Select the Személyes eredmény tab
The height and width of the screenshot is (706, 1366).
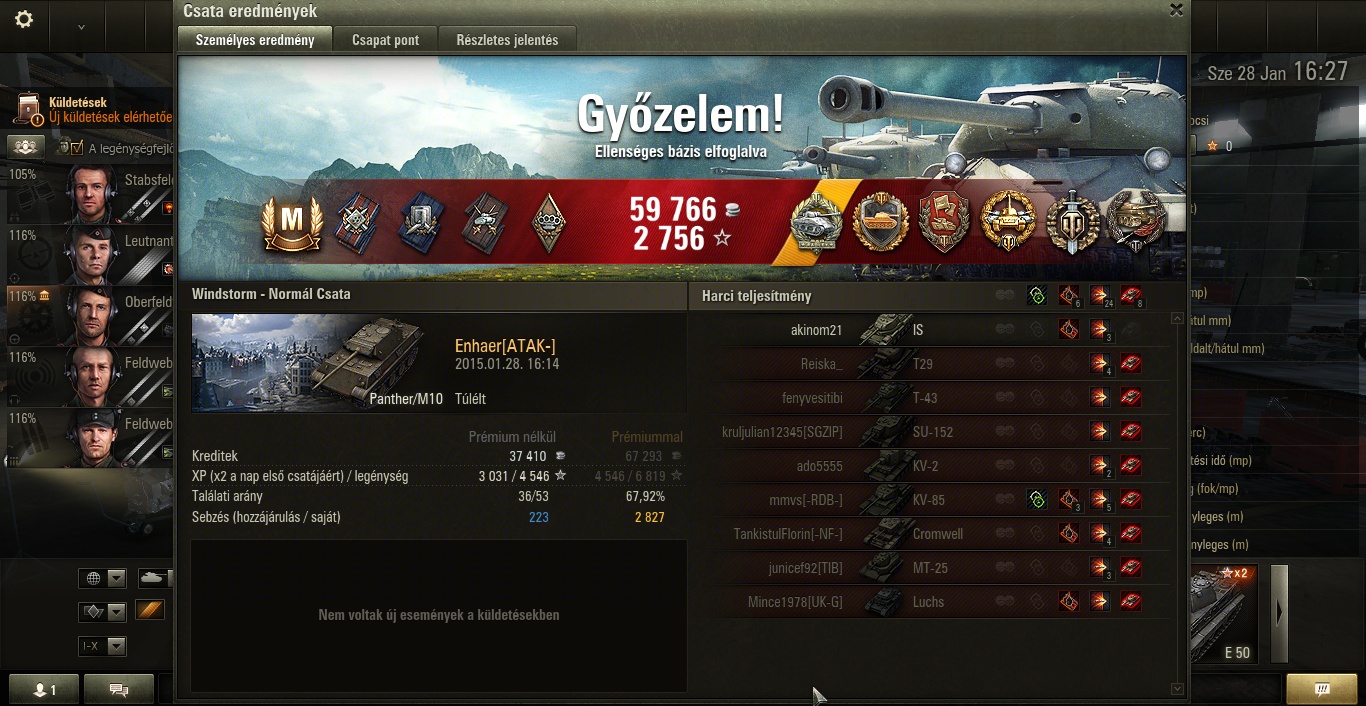(x=255, y=40)
